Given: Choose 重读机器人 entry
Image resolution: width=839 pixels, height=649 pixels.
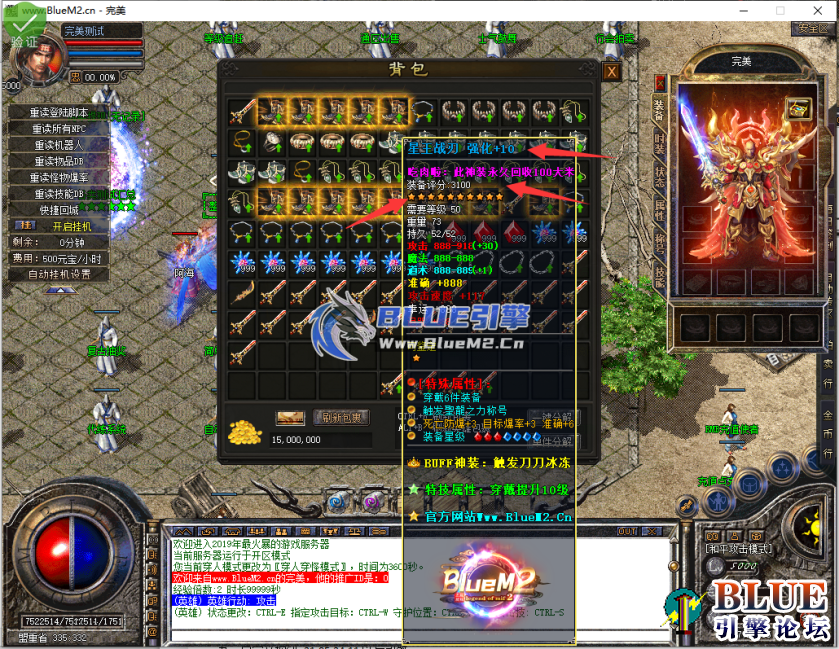Looking at the screenshot, I should pyautogui.click(x=59, y=145).
